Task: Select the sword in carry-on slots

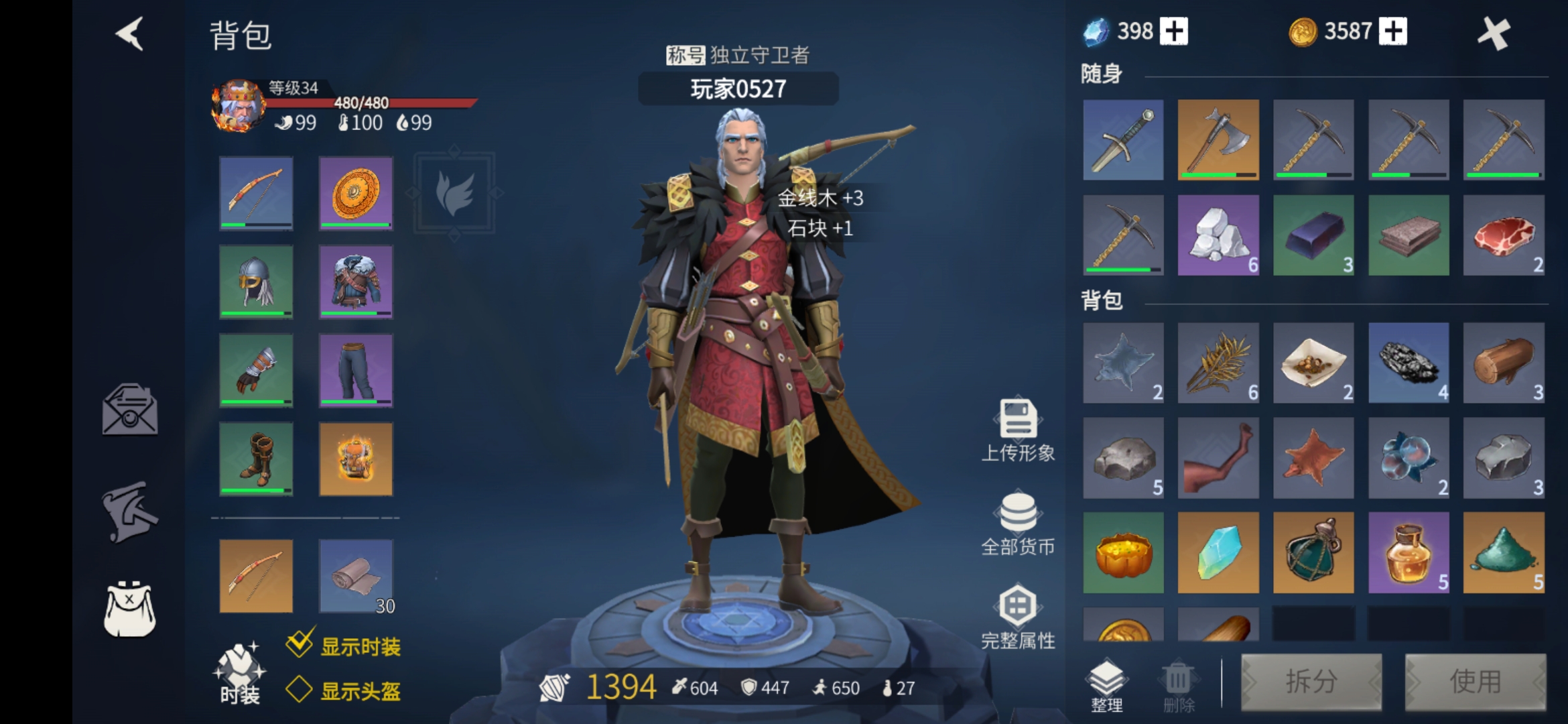Action: point(1123,139)
